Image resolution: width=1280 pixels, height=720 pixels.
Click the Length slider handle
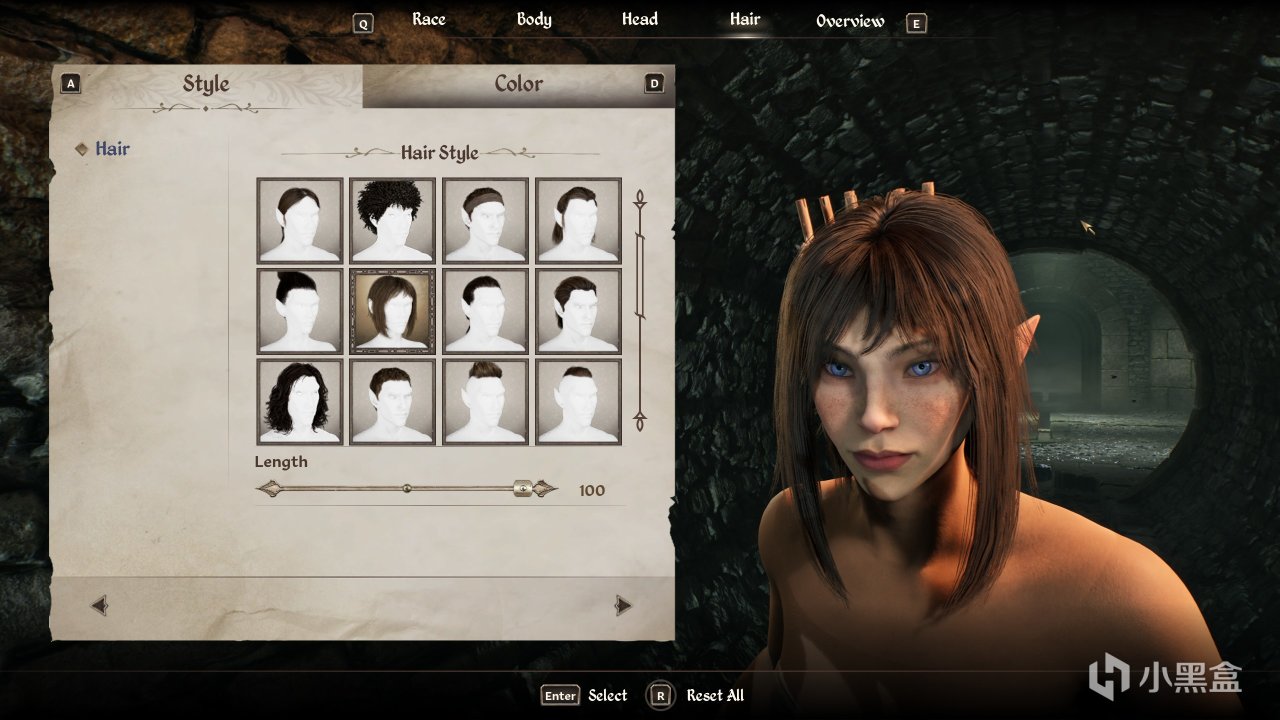[522, 489]
